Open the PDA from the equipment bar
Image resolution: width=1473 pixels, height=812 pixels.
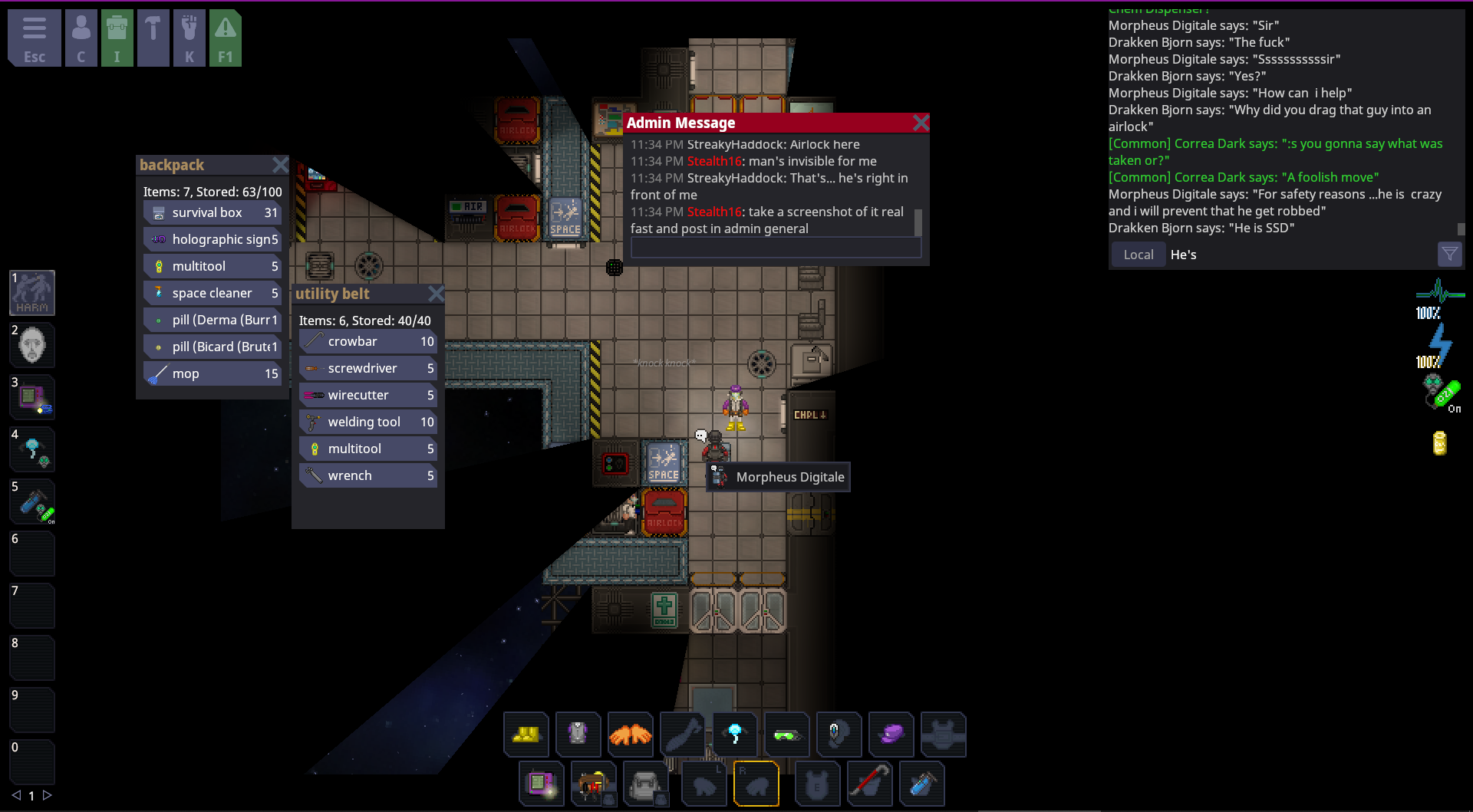click(542, 784)
